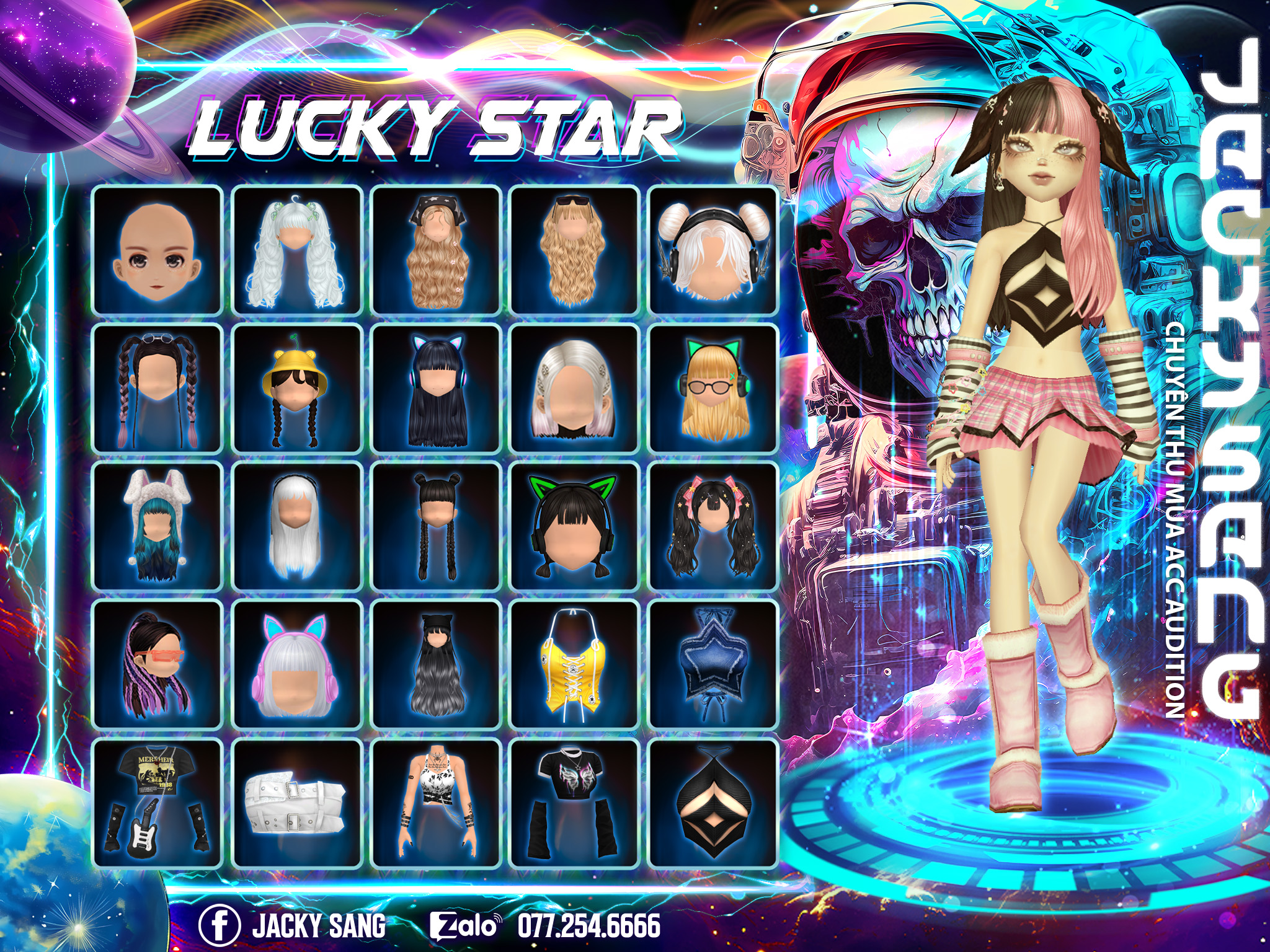Pick the wavy brown hair with black bandana
The height and width of the screenshot is (952, 1270).
pyautogui.click(x=436, y=249)
